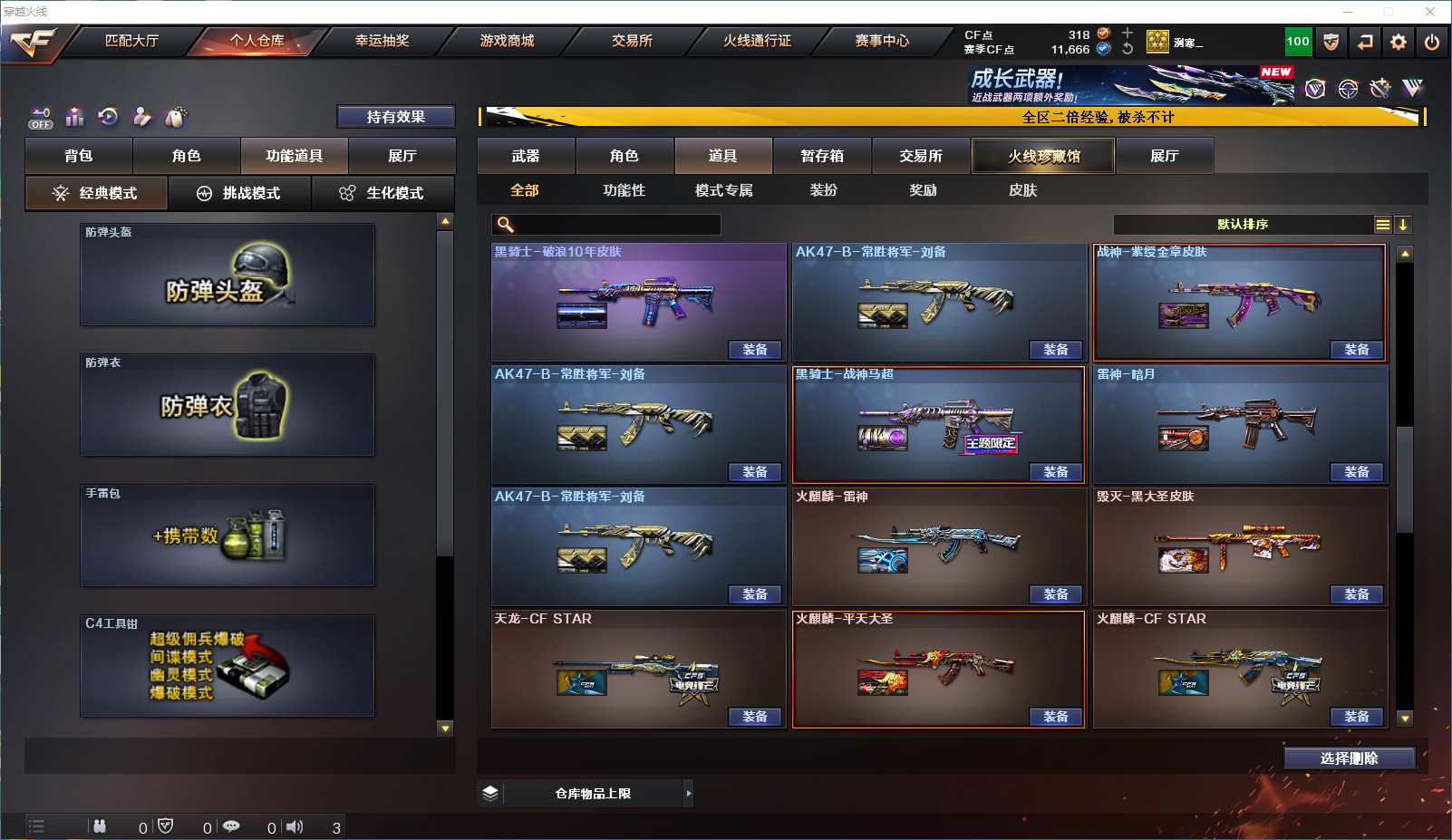Screen dimensions: 1452x840
Task: Switch to 火线通行证 battle pass
Action: (757, 41)
